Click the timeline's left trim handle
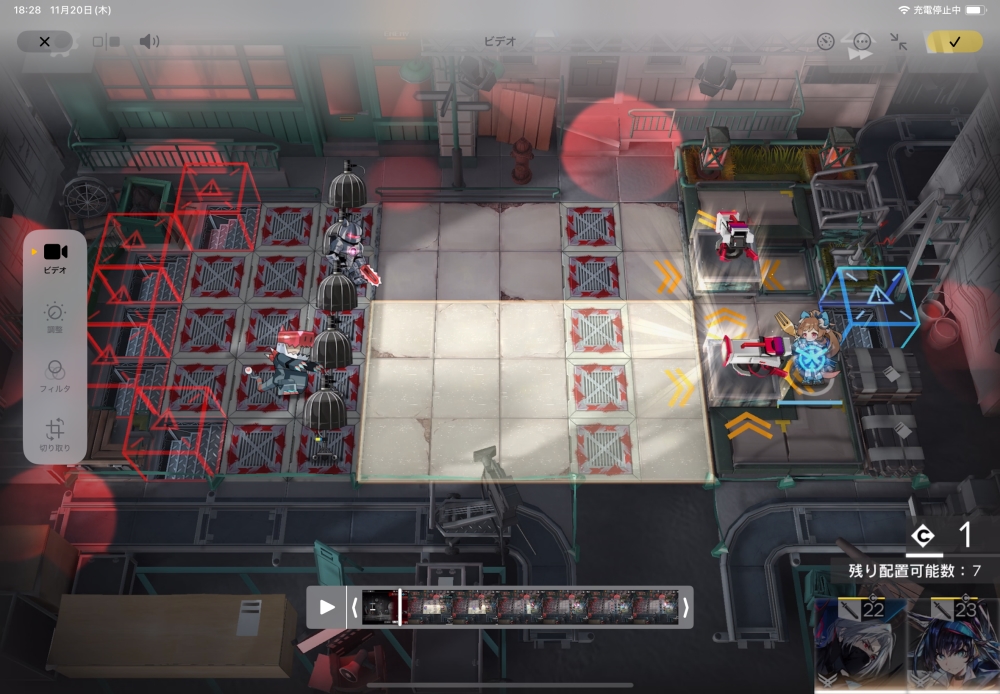This screenshot has height=694, width=1000. 353,607
